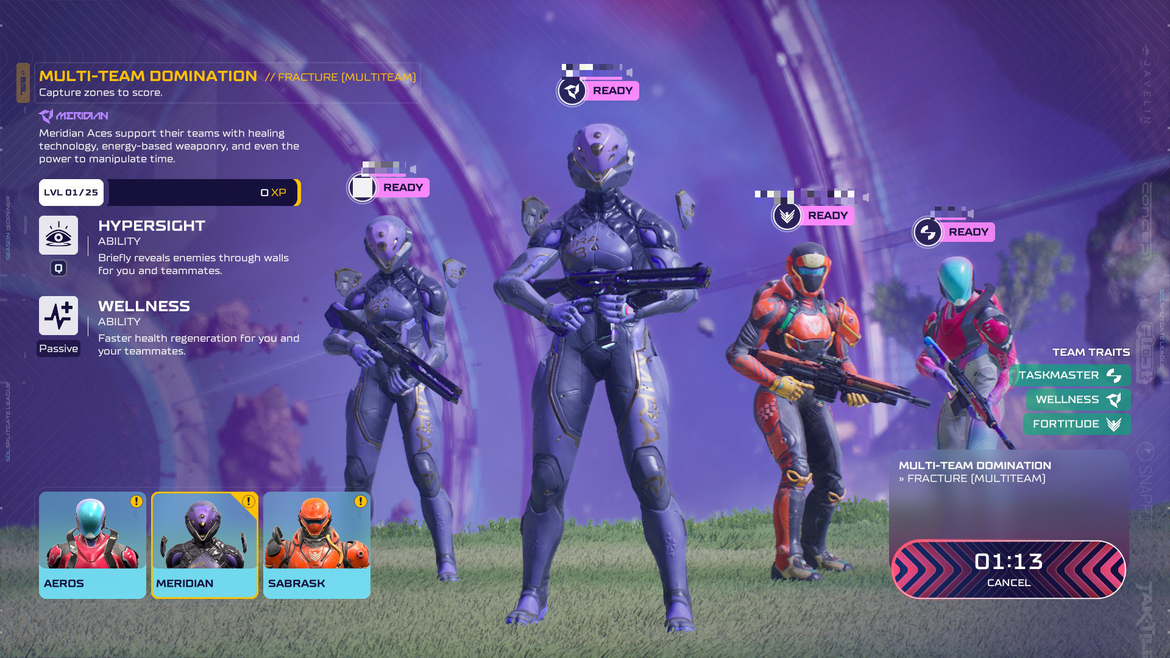
Task: Pick the Sabrask character card
Action: tap(316, 545)
